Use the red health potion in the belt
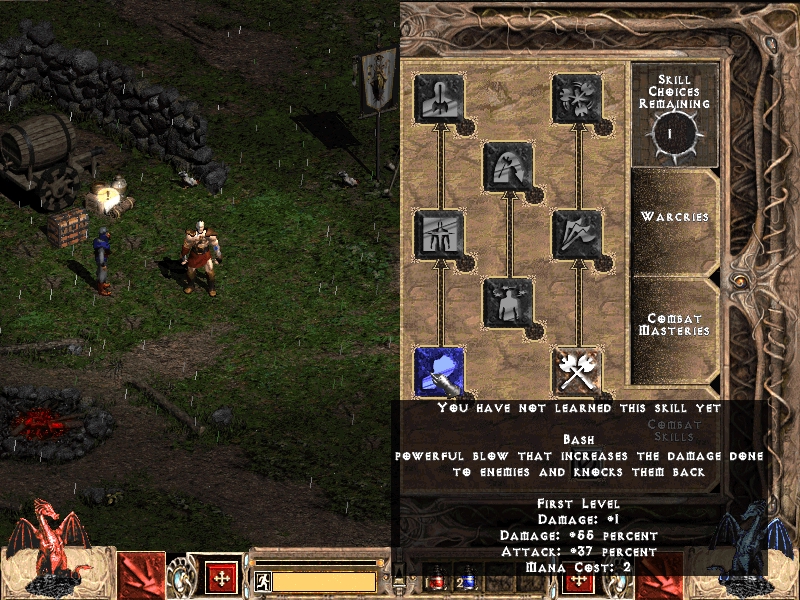Viewport: 800px width, 600px height. point(438,580)
